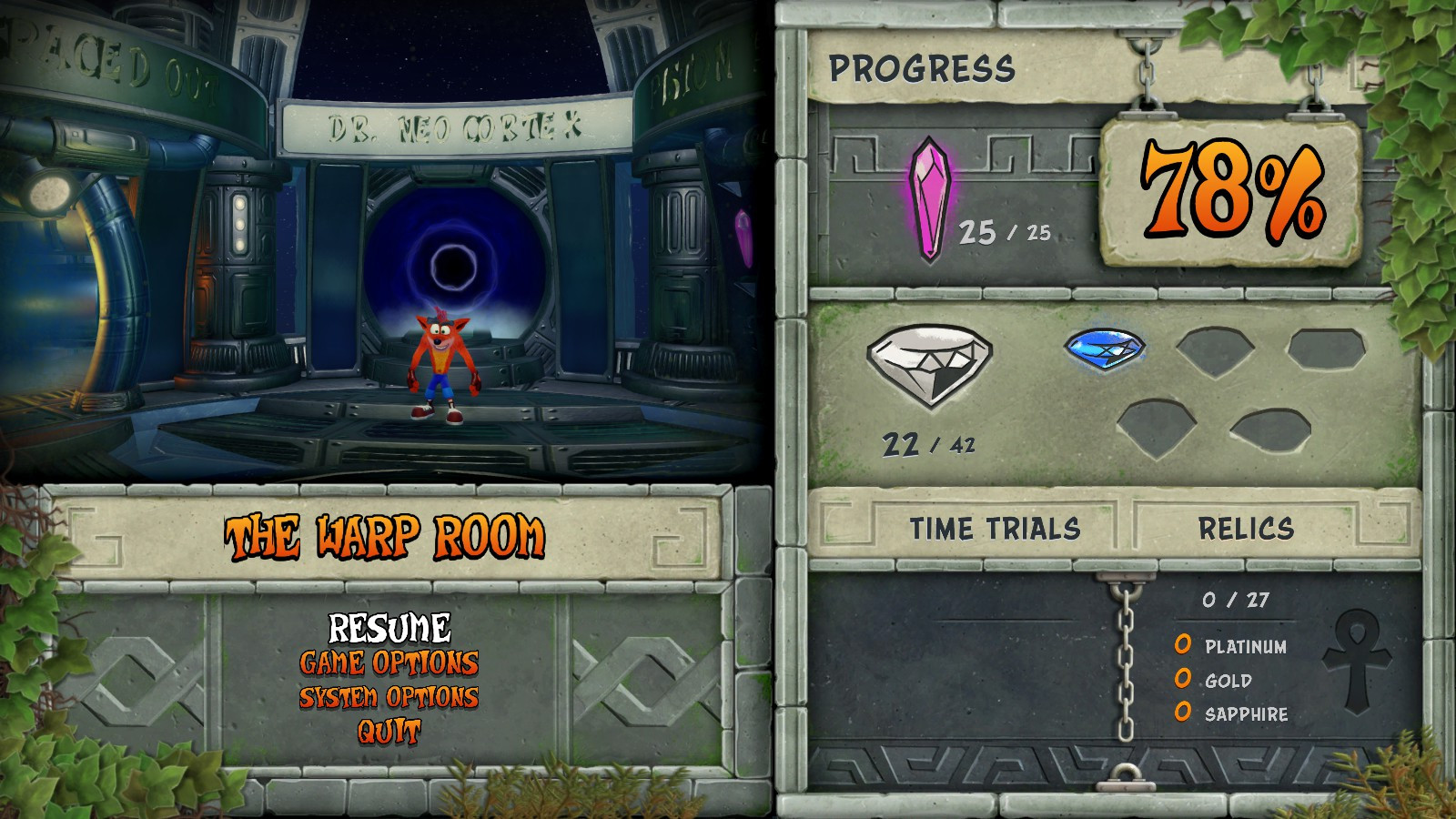Click the relic total 0 / 27
The width and height of the screenshot is (1456, 819).
(x=1234, y=601)
